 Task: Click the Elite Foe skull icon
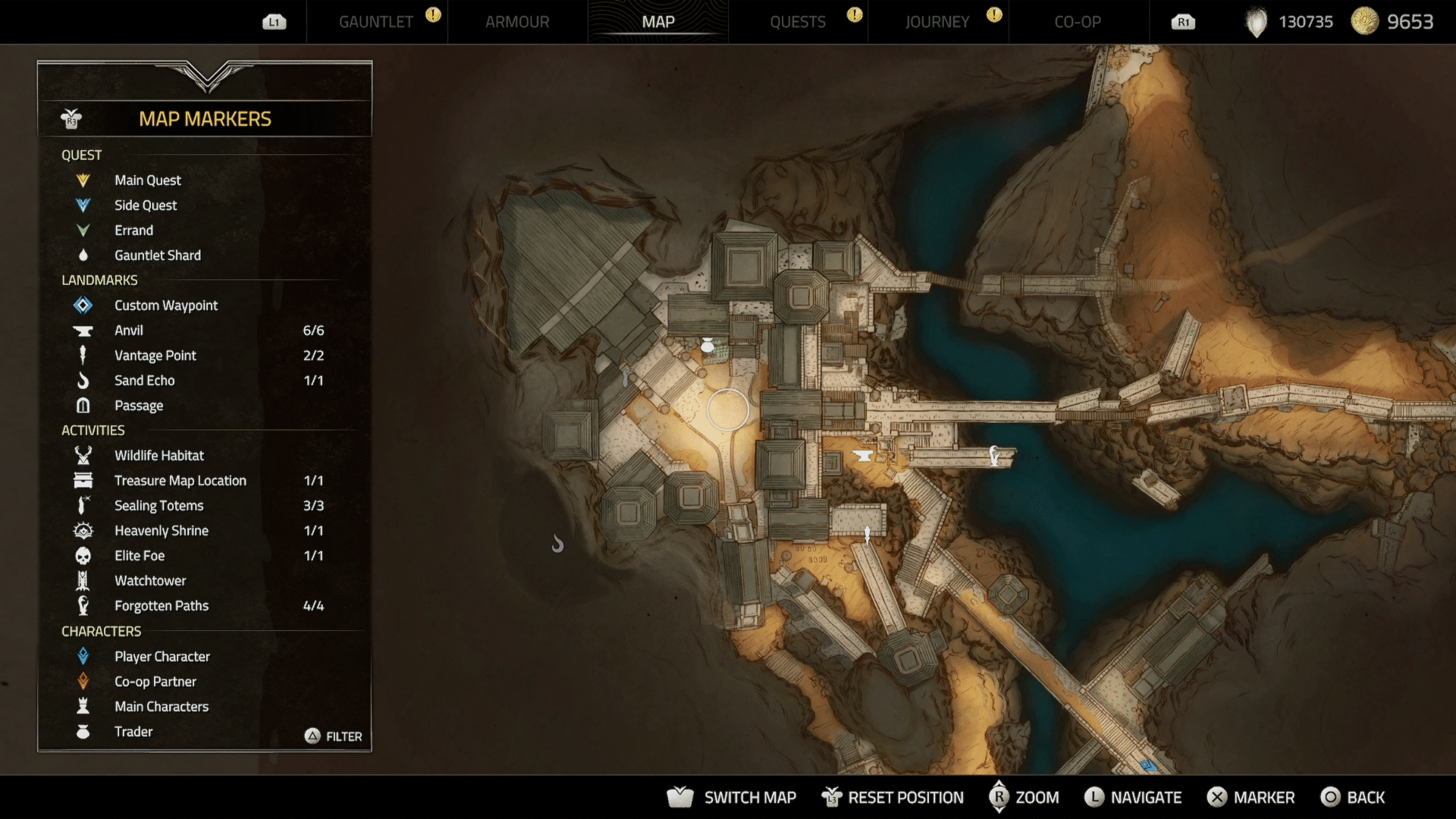pos(83,555)
